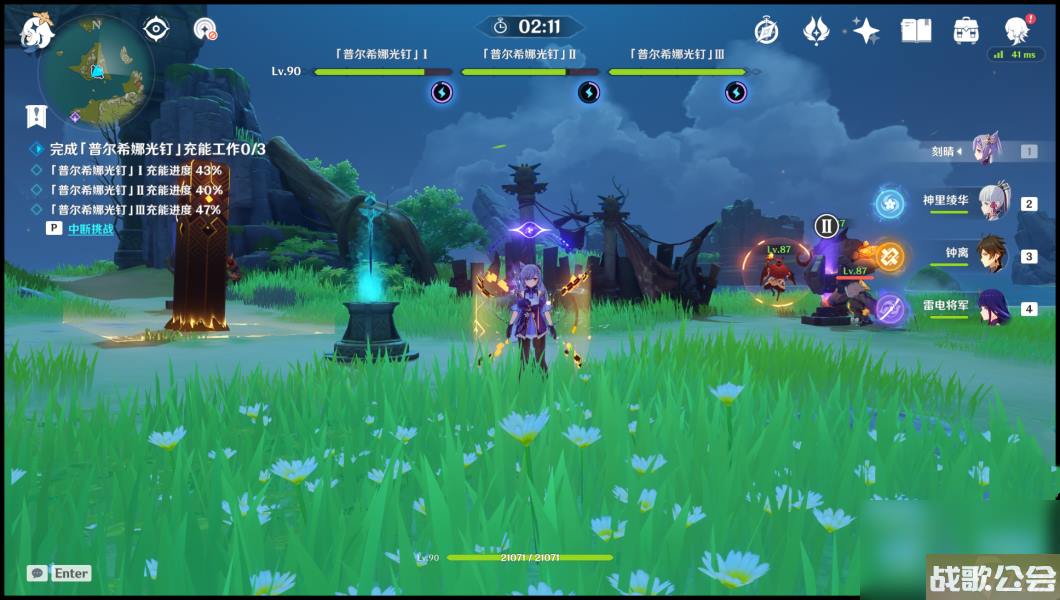Open the character head profile icon
The image size is (1060, 600).
click(1015, 30)
